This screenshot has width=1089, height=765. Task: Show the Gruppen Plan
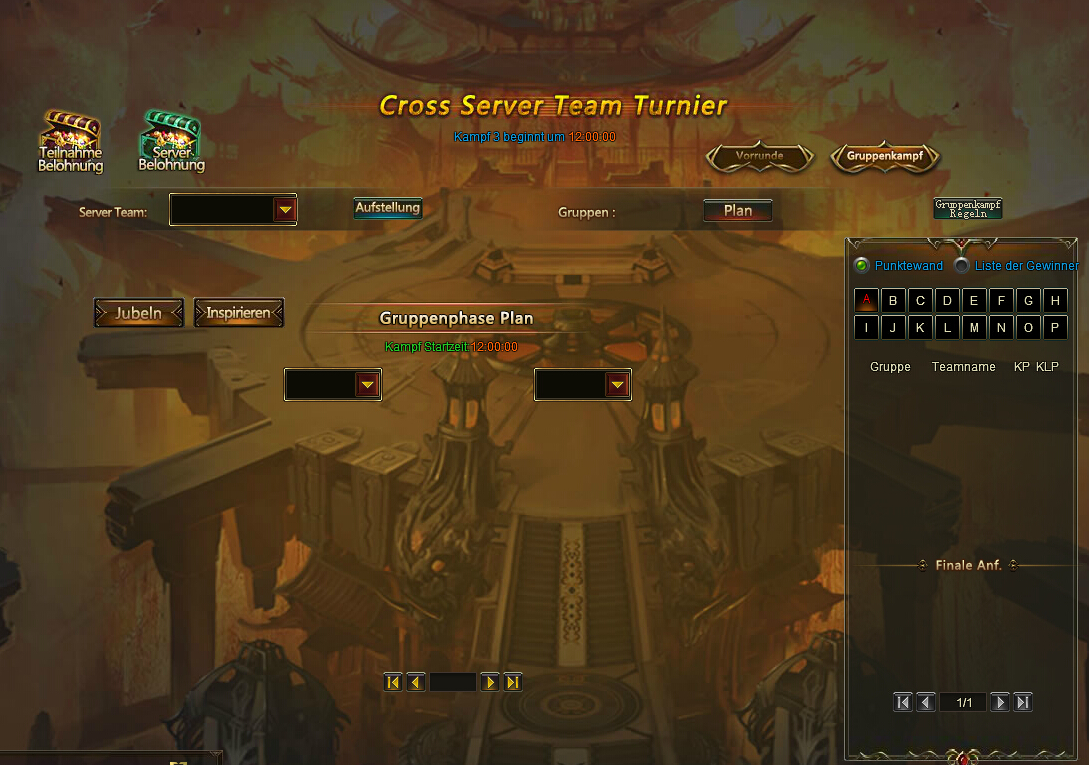(x=738, y=211)
